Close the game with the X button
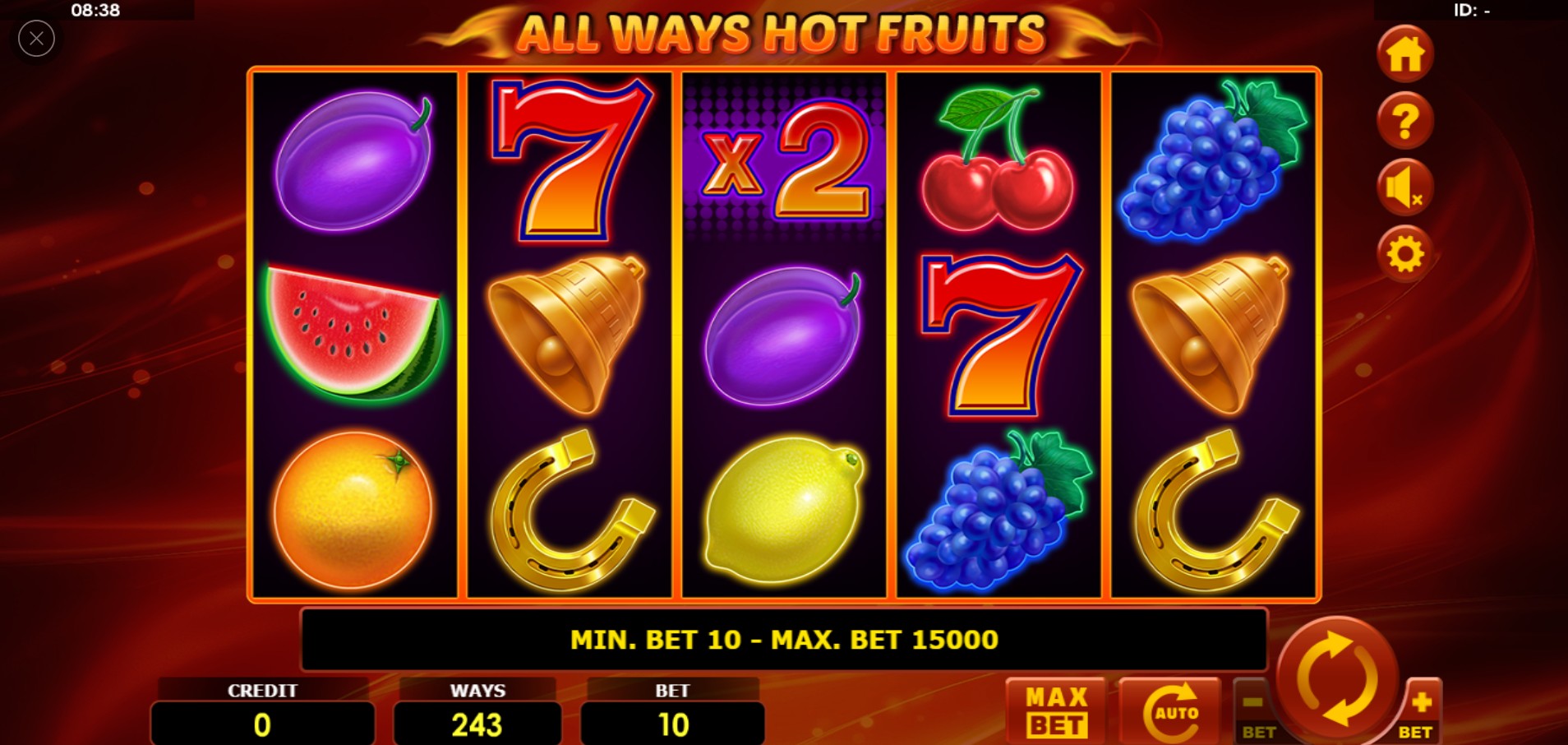The image size is (1568, 745). pos(35,38)
